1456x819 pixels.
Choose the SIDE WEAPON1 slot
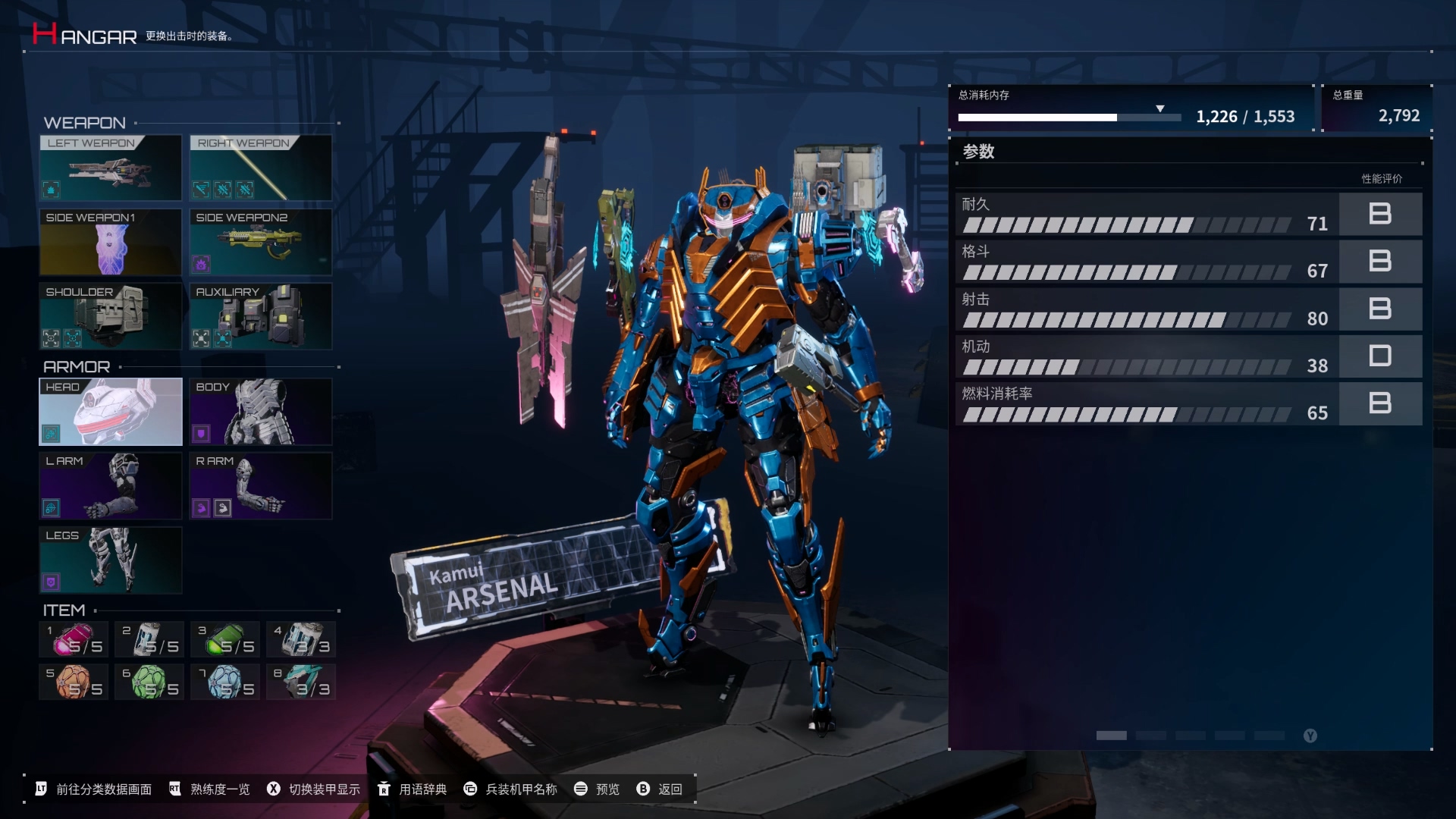(x=110, y=242)
